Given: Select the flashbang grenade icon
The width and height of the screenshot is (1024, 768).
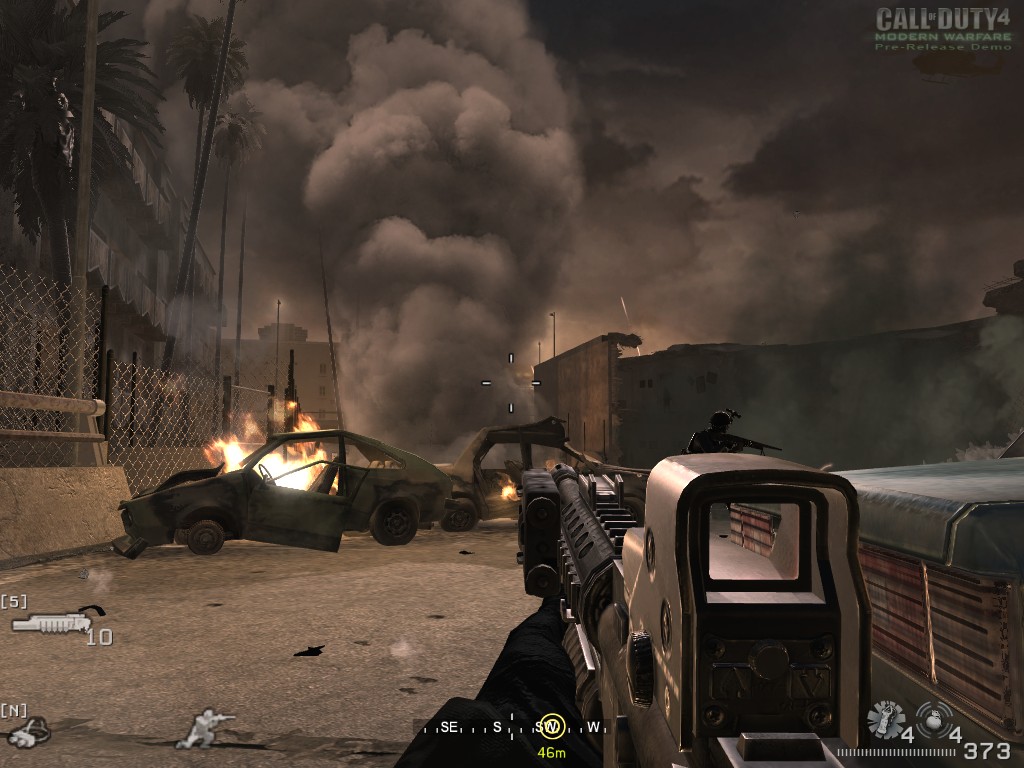Looking at the screenshot, I should pyautogui.click(x=885, y=720).
